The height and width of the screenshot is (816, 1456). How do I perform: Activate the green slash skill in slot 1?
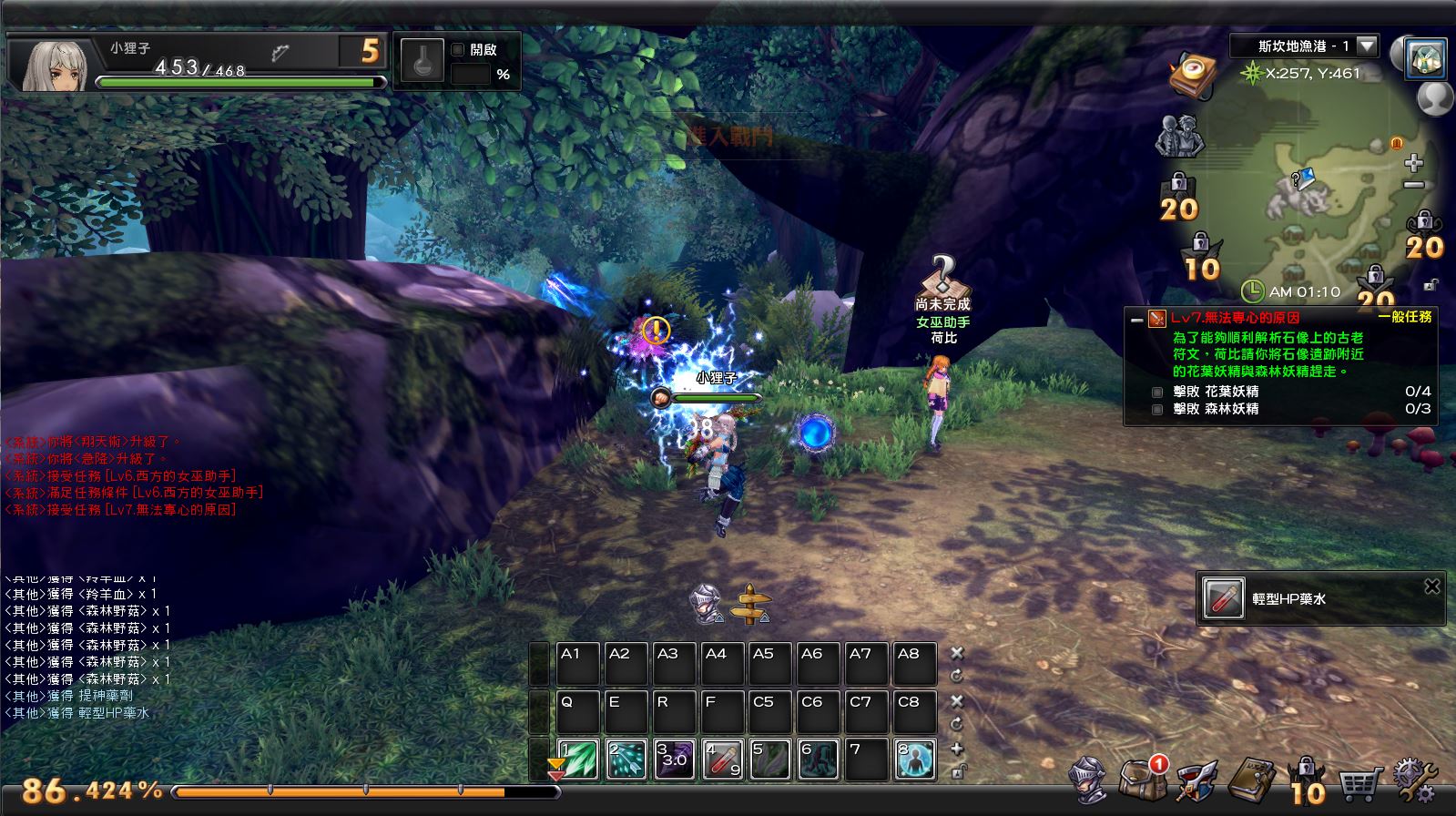pos(579,760)
